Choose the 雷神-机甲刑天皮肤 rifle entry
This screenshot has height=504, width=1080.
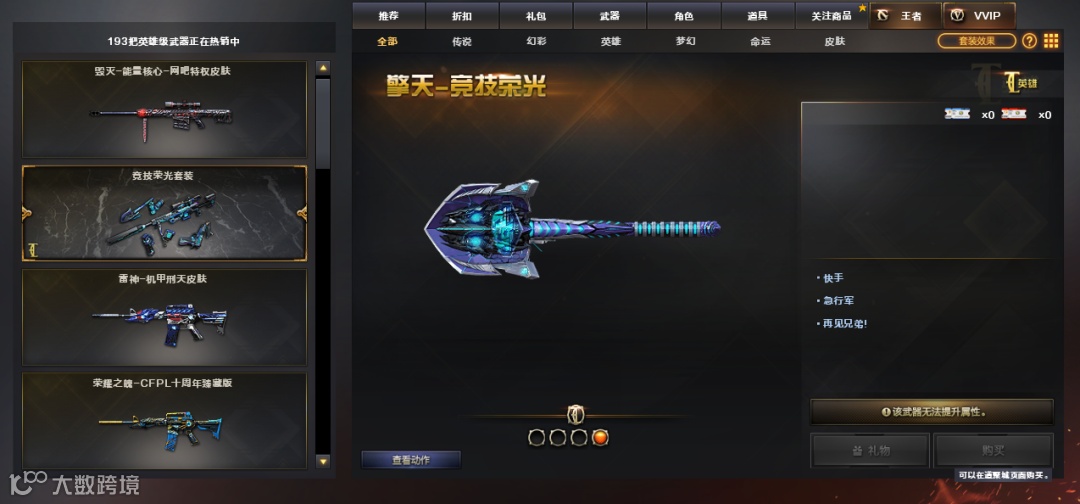click(164, 317)
